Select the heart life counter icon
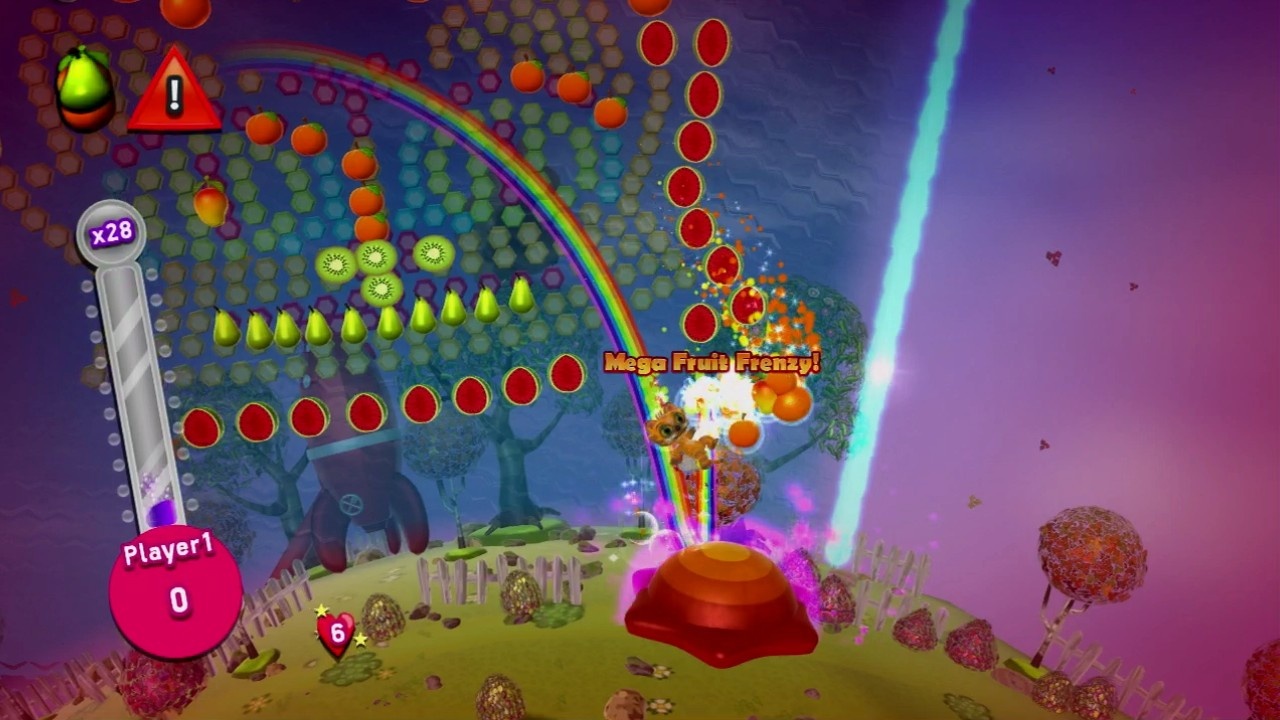Image resolution: width=1280 pixels, height=720 pixels. pyautogui.click(x=335, y=630)
